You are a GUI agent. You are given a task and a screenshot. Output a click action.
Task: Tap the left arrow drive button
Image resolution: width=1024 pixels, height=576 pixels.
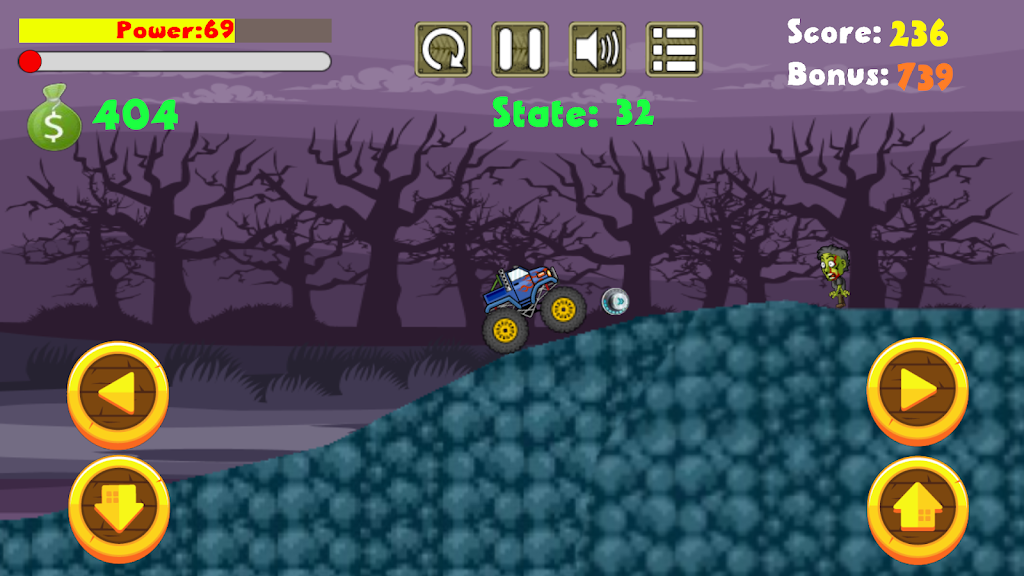coord(118,395)
